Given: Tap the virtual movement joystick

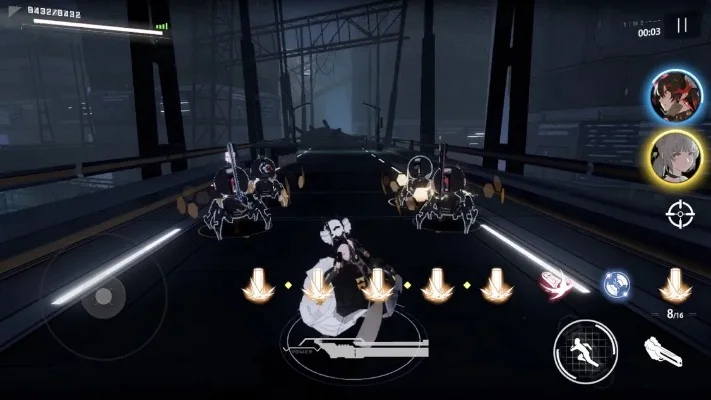Looking at the screenshot, I should coord(103,297).
